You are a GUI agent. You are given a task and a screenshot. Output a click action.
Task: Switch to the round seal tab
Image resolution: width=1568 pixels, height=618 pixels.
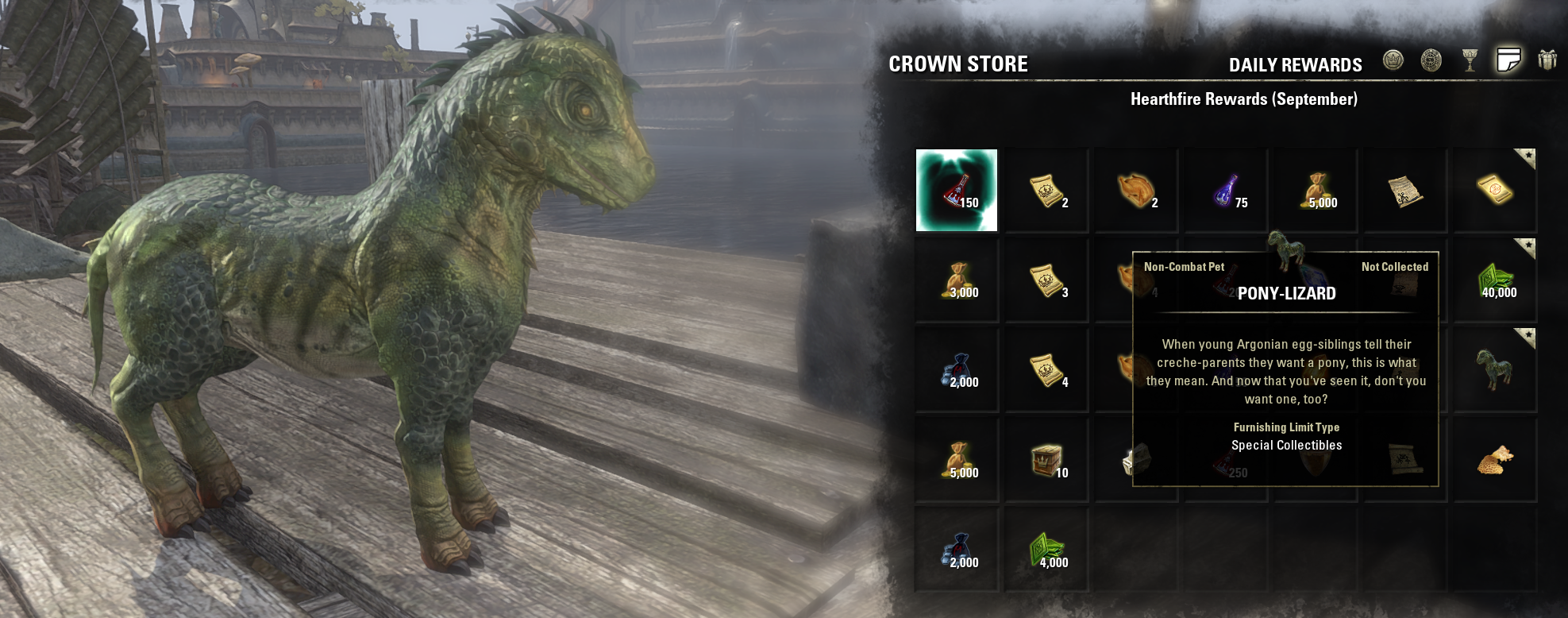click(1431, 60)
